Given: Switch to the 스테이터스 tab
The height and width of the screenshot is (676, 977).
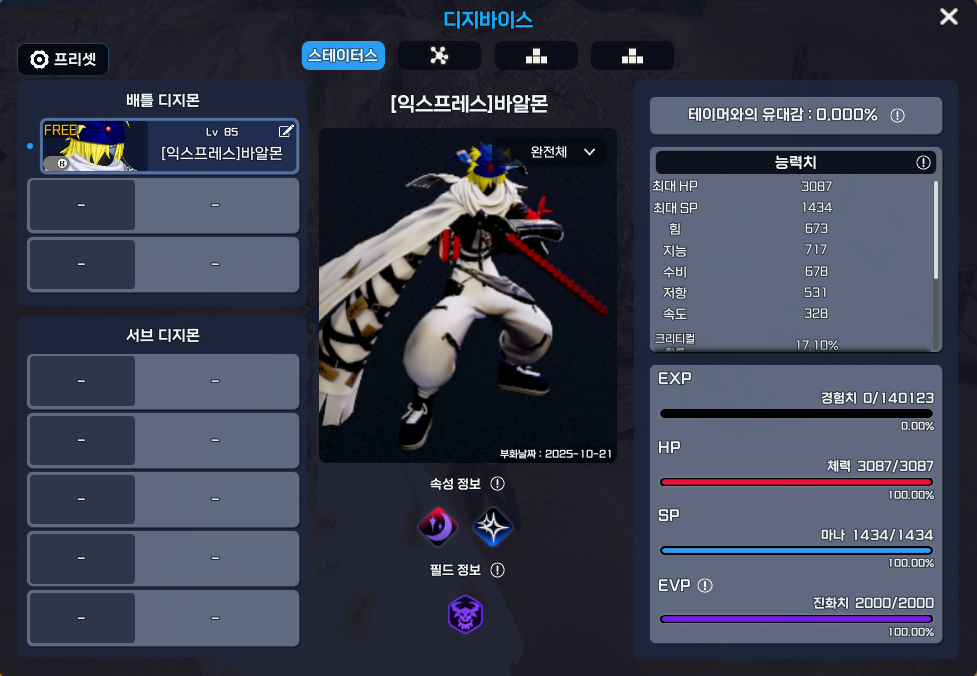Looking at the screenshot, I should [343, 56].
